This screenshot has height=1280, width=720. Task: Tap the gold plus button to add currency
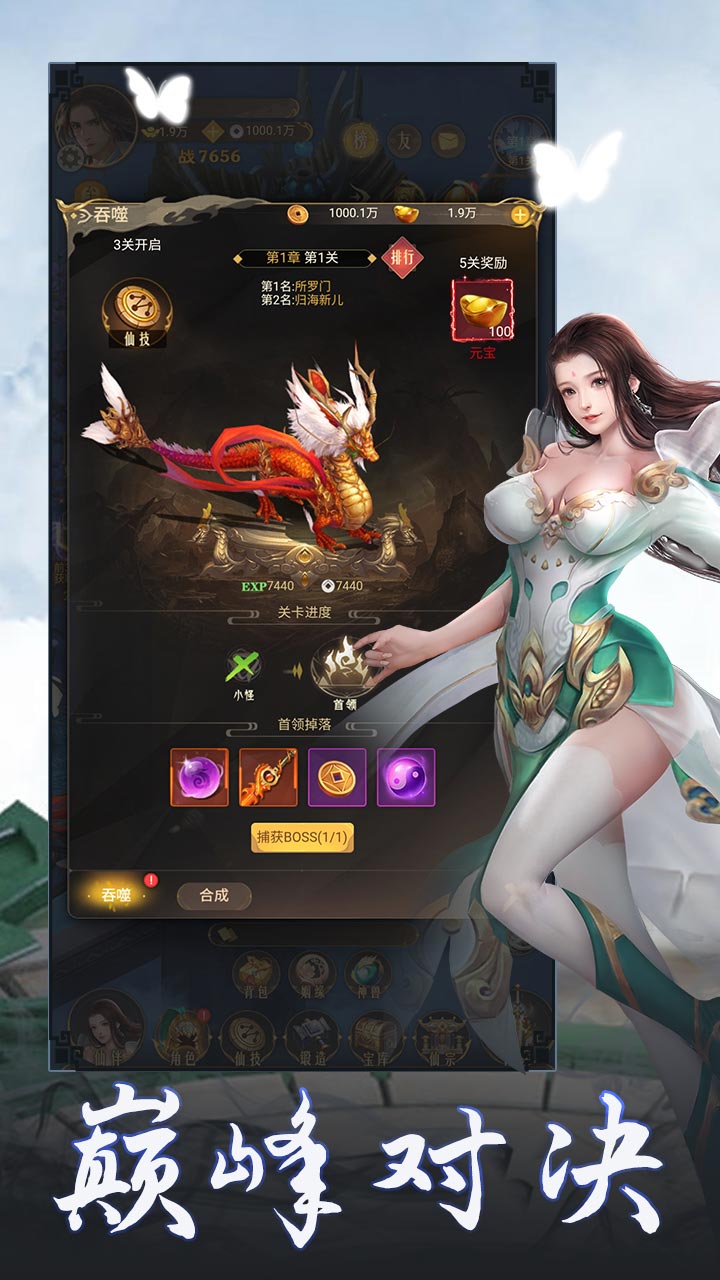[520, 213]
